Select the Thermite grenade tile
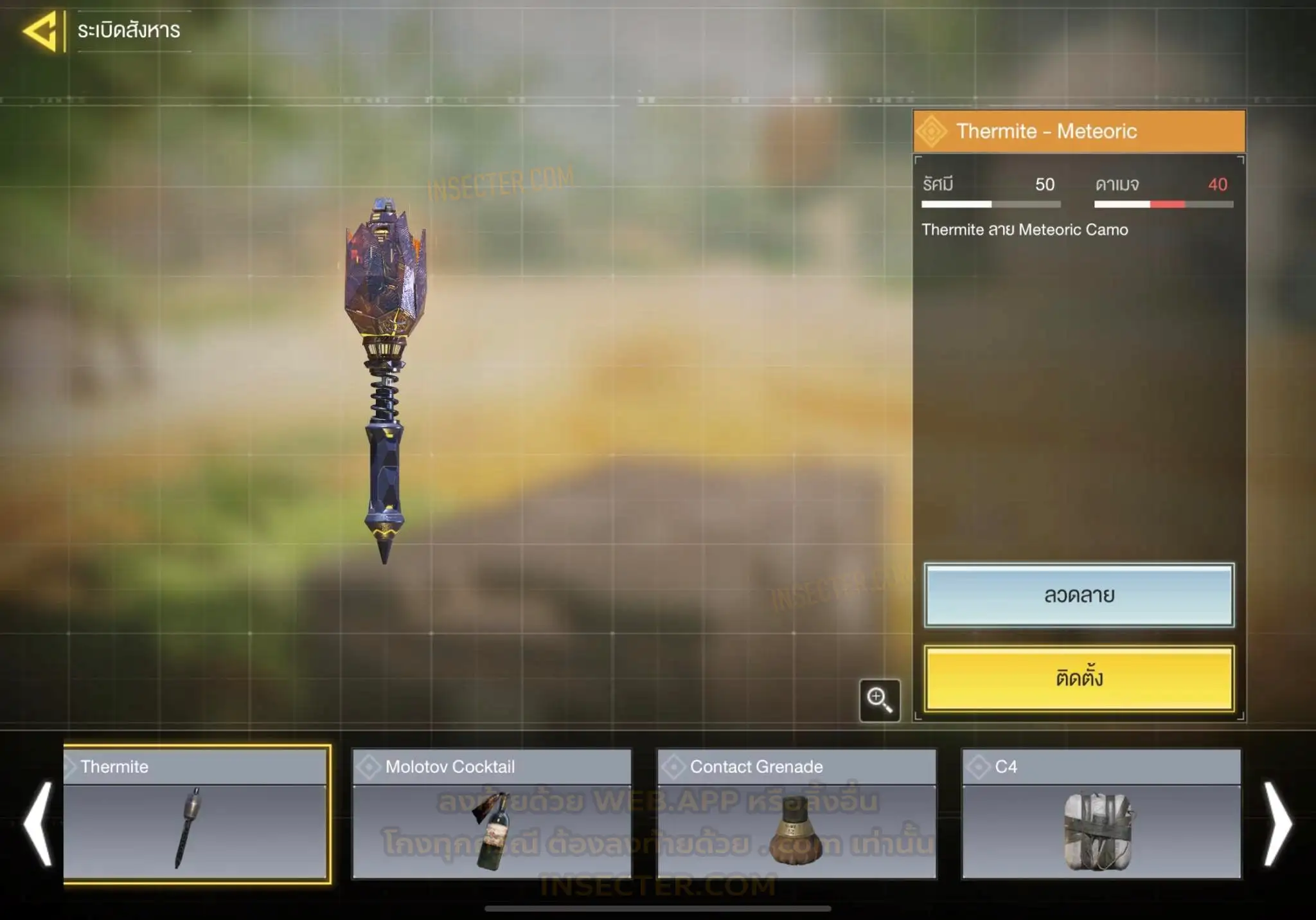Viewport: 1316px width, 920px height. tap(196, 814)
